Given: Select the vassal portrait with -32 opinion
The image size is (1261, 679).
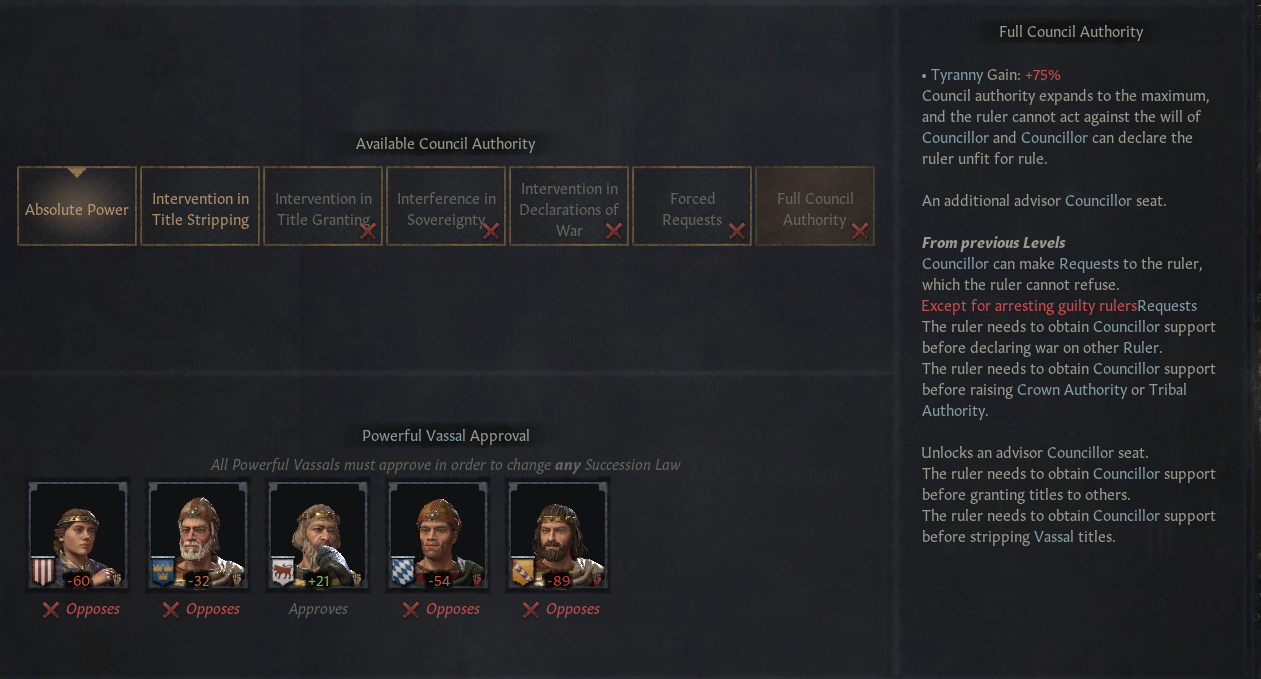Looking at the screenshot, I should [198, 535].
